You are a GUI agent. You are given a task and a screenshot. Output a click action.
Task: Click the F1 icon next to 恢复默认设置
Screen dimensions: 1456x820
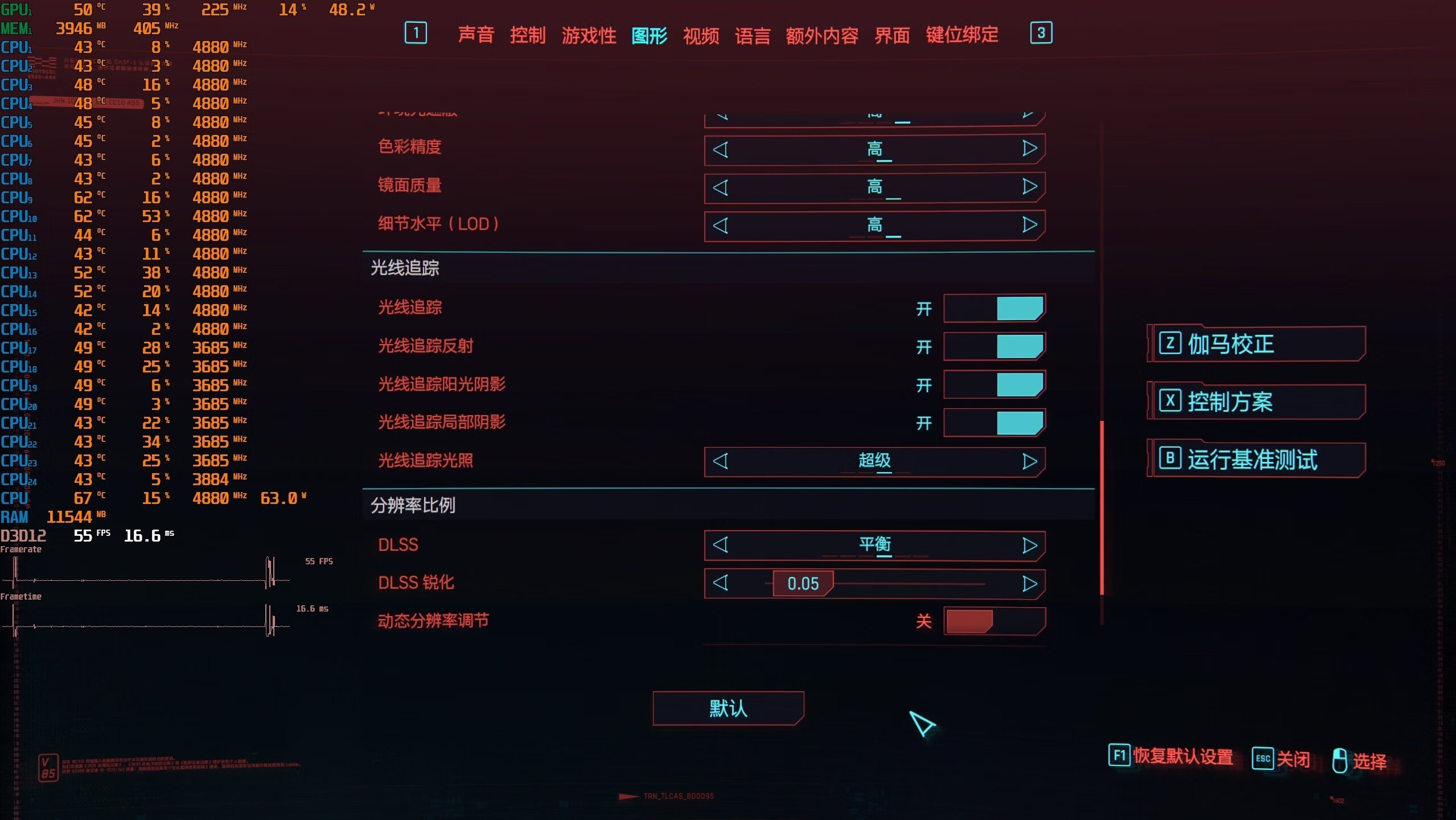tap(1120, 757)
